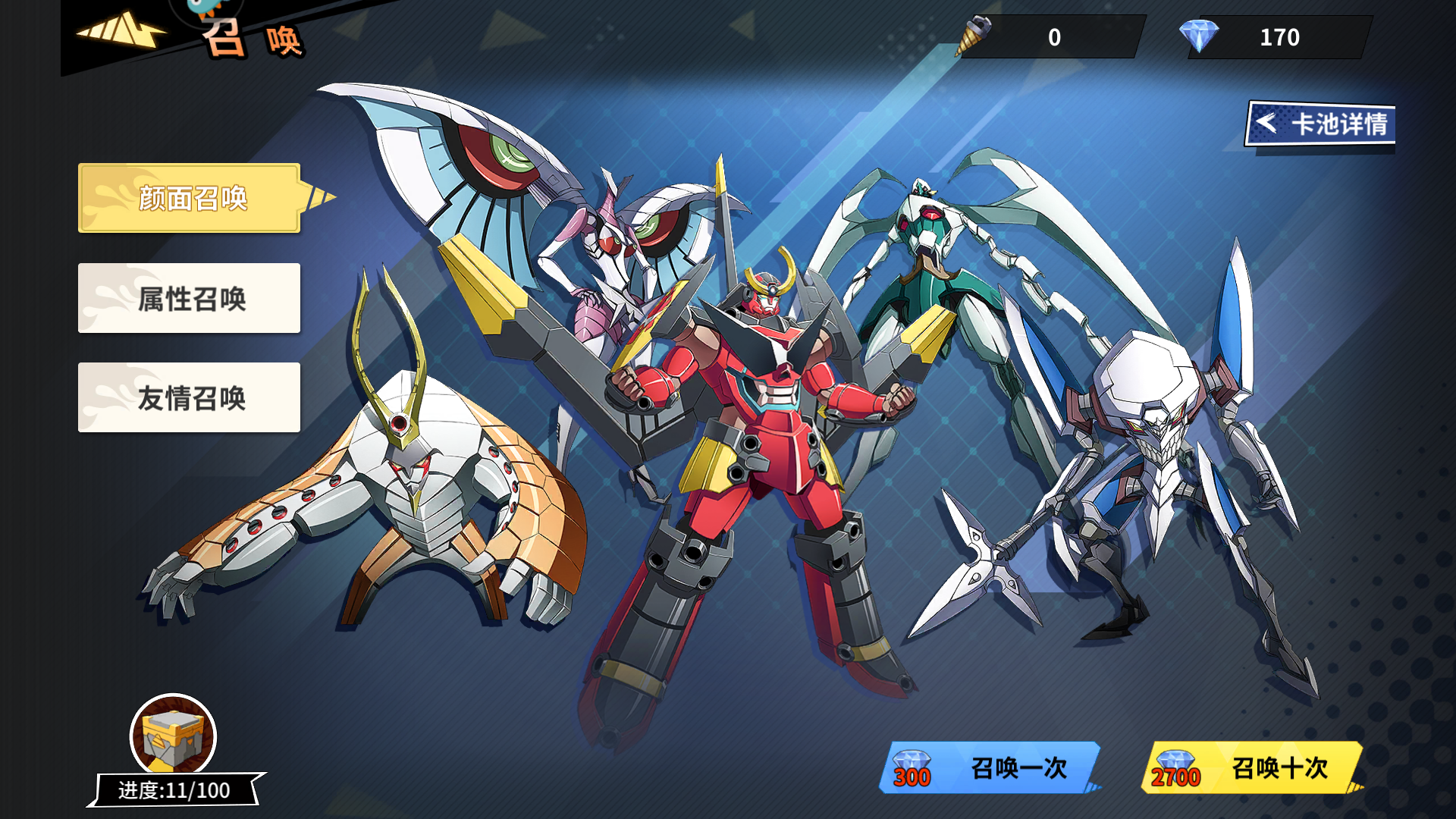Viewport: 1456px width, 819px height.
Task: Select the 属性召唤 summon tab
Action: coord(188,299)
